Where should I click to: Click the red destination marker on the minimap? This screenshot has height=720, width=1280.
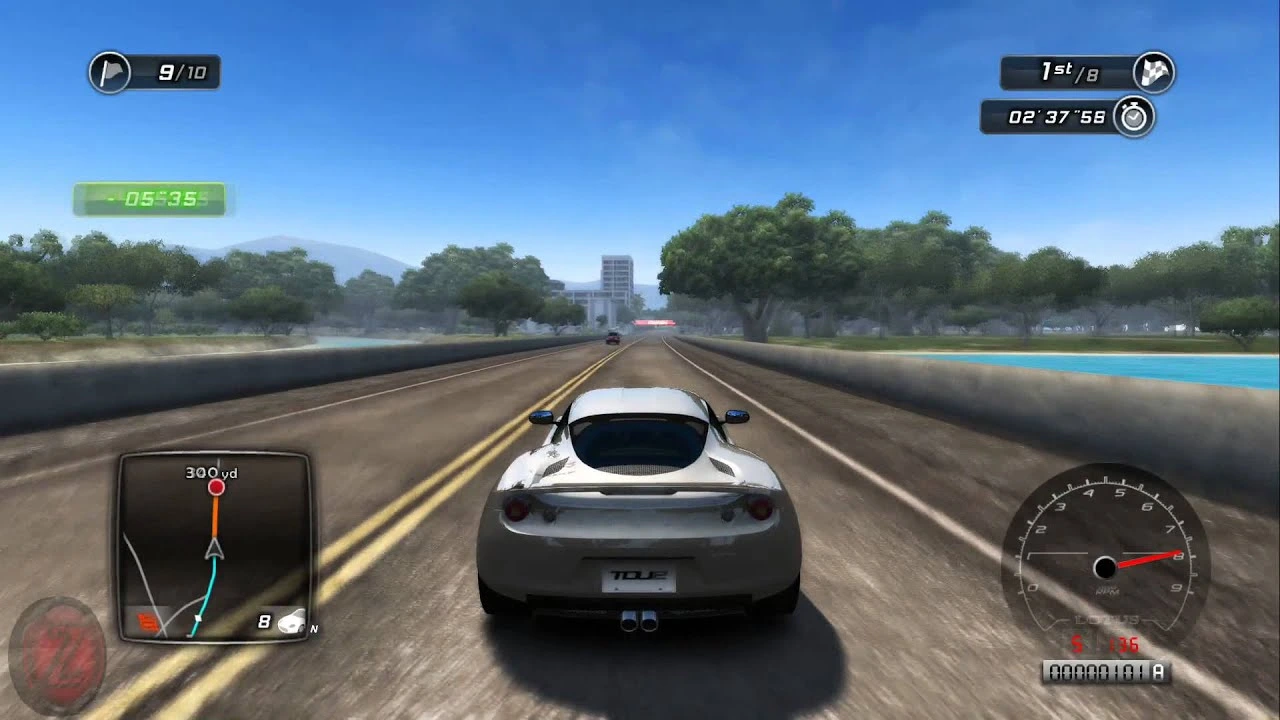(x=216, y=486)
